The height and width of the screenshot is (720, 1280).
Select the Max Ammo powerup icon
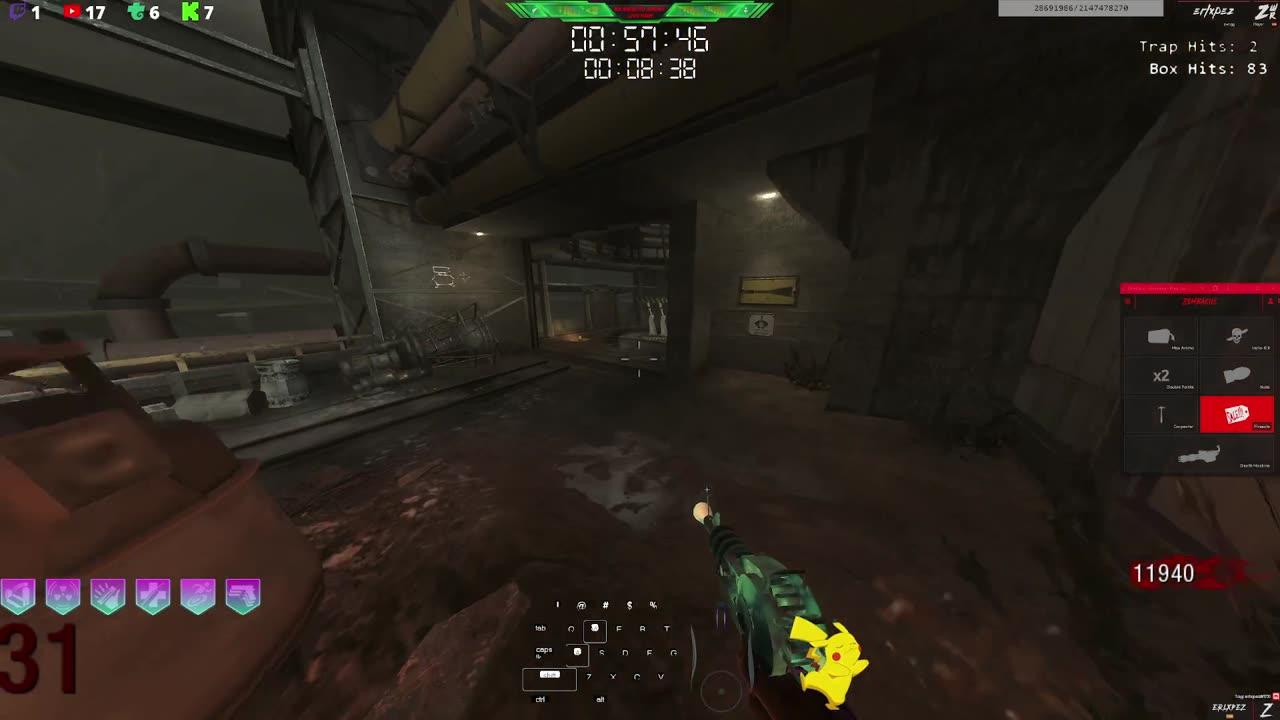[1160, 334]
